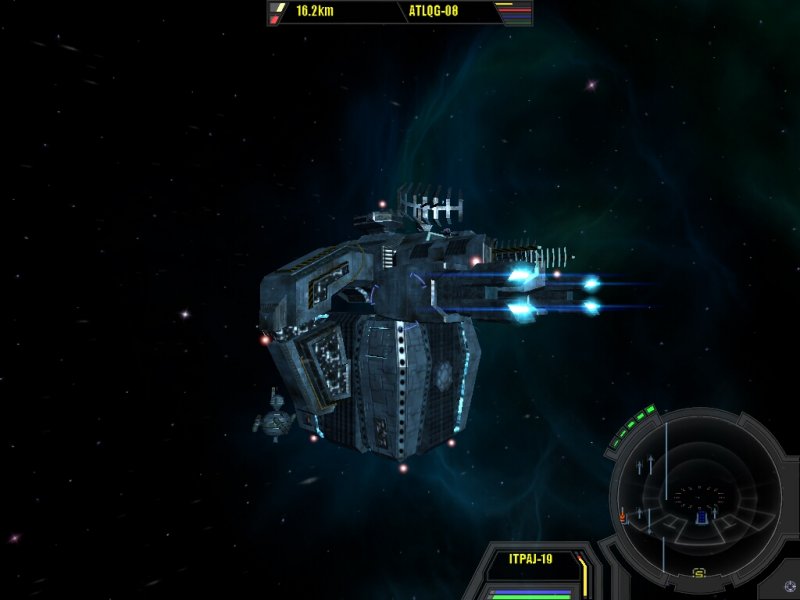The image size is (800, 600).
Task: Select the ATLQG-08 target name panel
Action: [433, 12]
